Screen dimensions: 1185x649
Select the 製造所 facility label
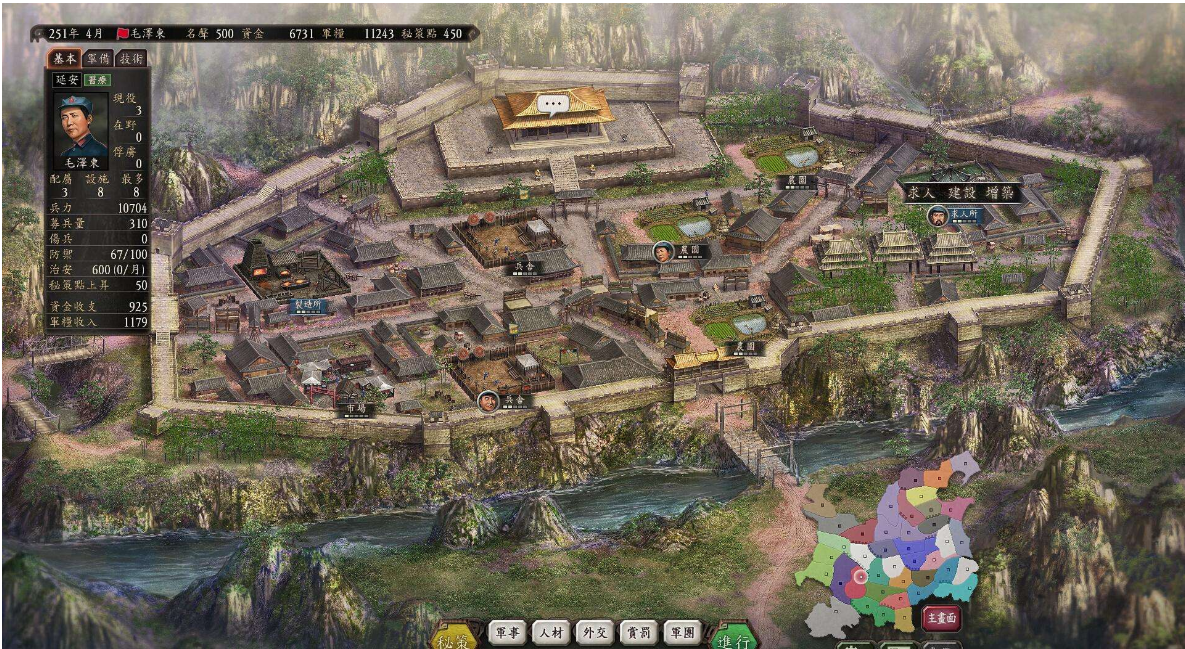(x=307, y=306)
